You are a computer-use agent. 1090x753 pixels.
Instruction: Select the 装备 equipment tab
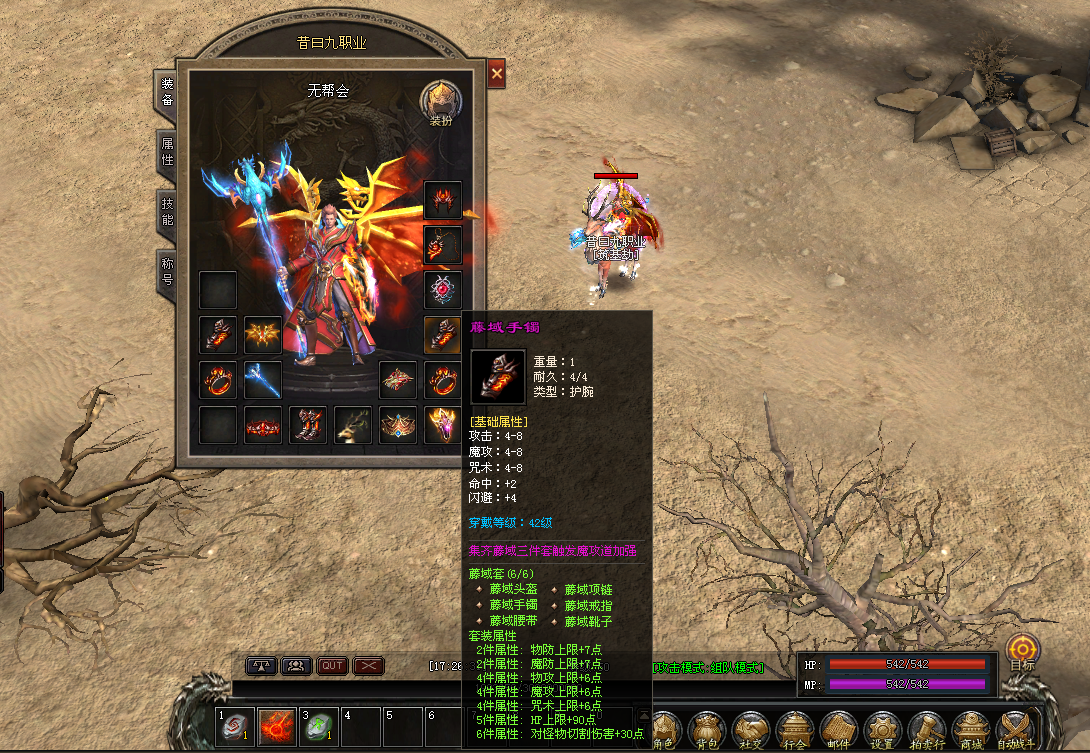click(168, 92)
